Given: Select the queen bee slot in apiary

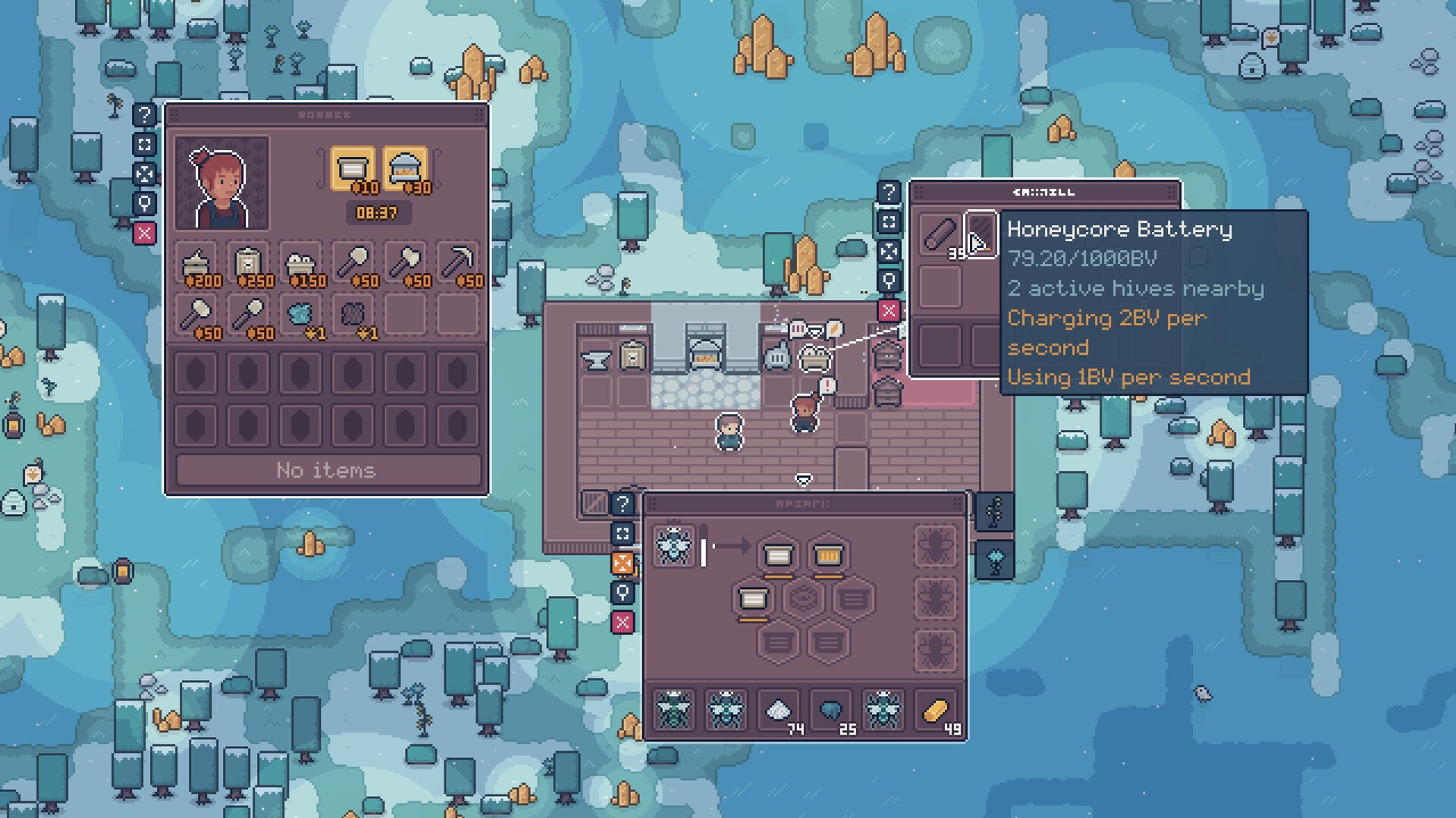Looking at the screenshot, I should click(673, 546).
